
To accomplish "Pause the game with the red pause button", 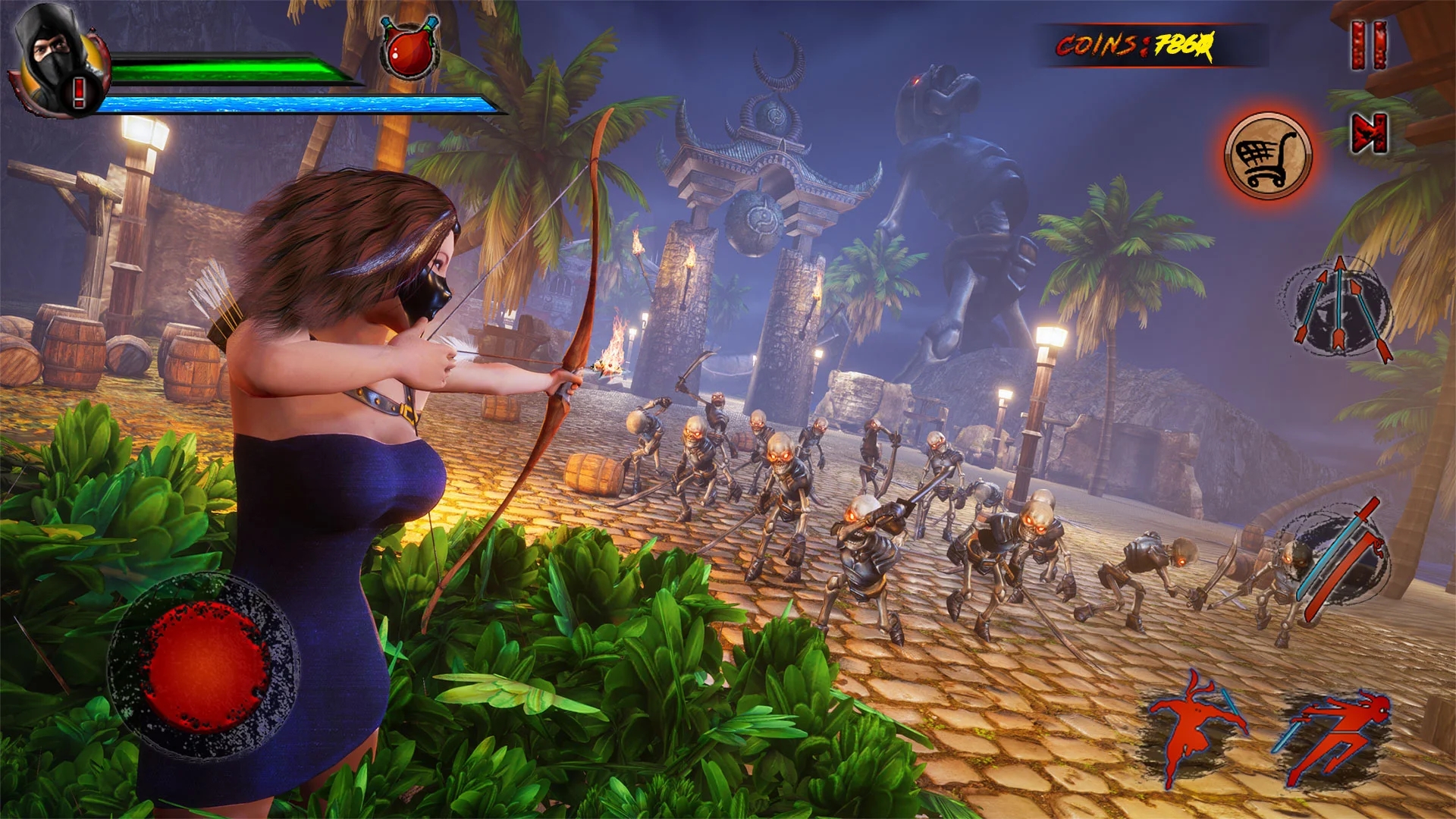I will (x=1369, y=45).
